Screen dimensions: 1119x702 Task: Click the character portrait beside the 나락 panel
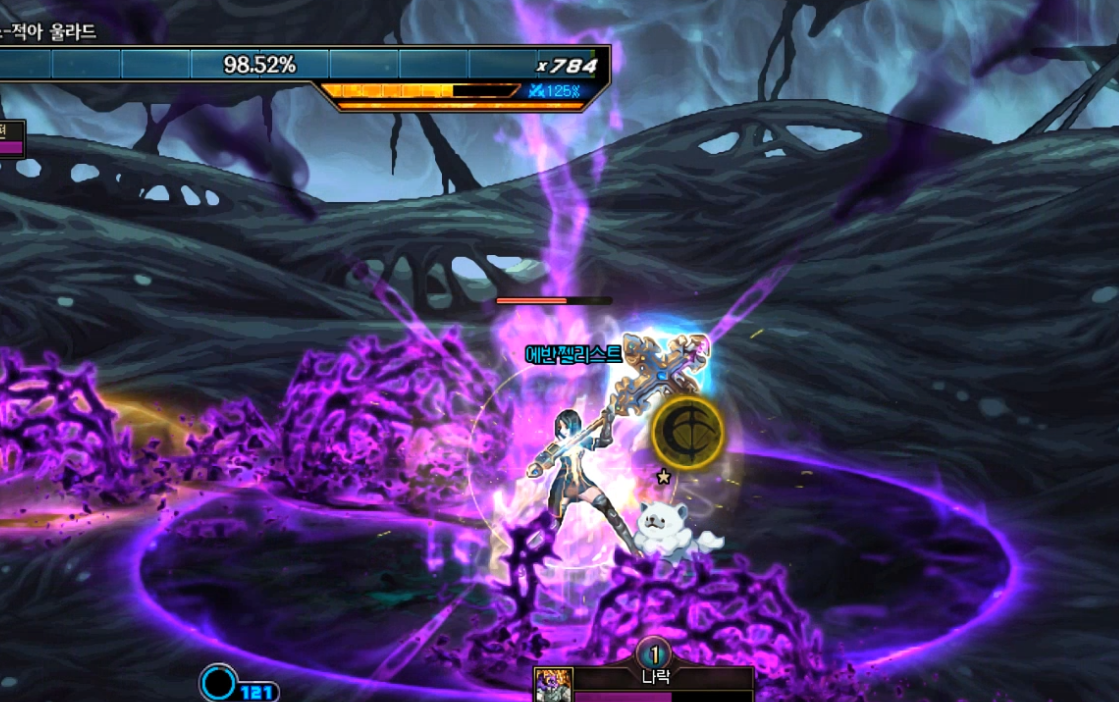coord(553,686)
